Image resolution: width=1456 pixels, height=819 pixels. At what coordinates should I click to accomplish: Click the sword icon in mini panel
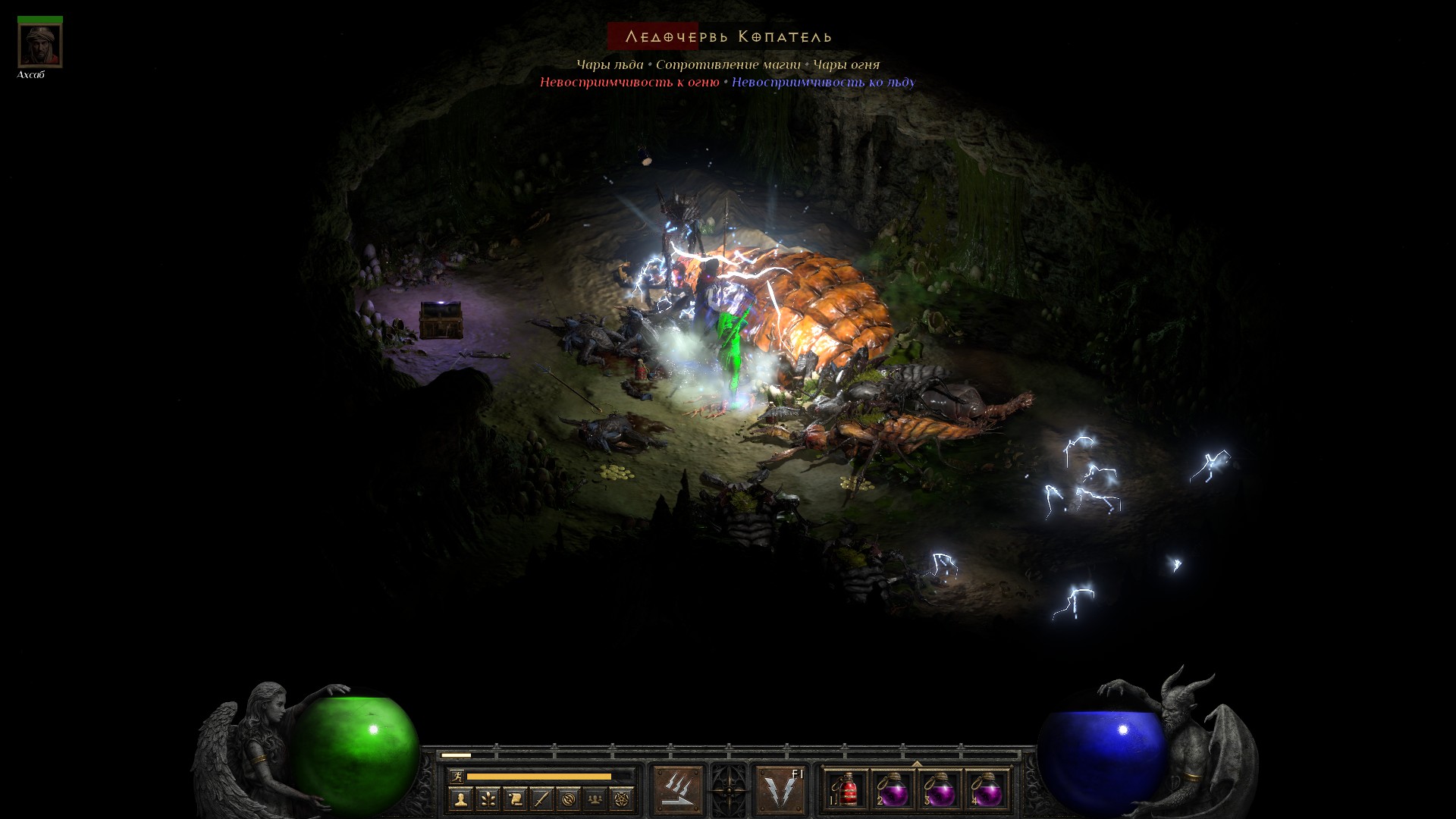[541, 799]
